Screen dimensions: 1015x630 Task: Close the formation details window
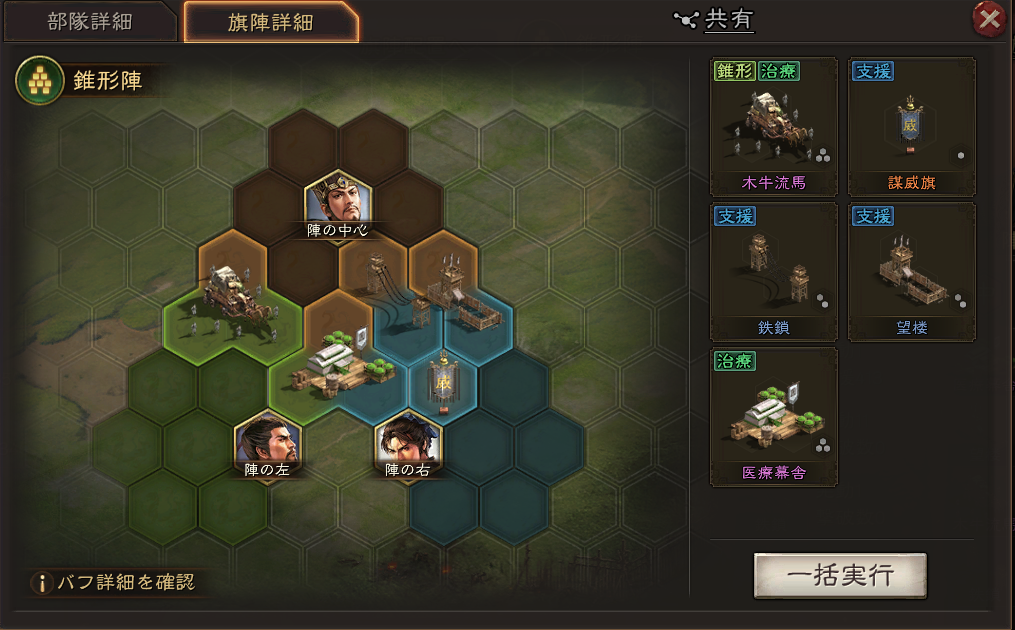(x=988, y=19)
